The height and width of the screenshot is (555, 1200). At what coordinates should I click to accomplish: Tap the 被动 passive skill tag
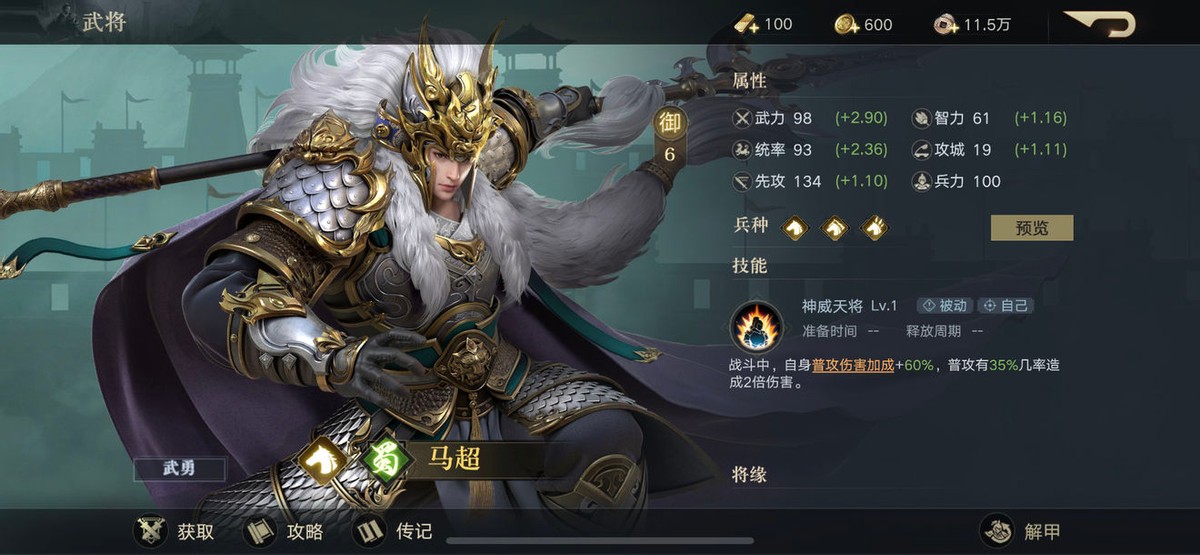(x=943, y=306)
